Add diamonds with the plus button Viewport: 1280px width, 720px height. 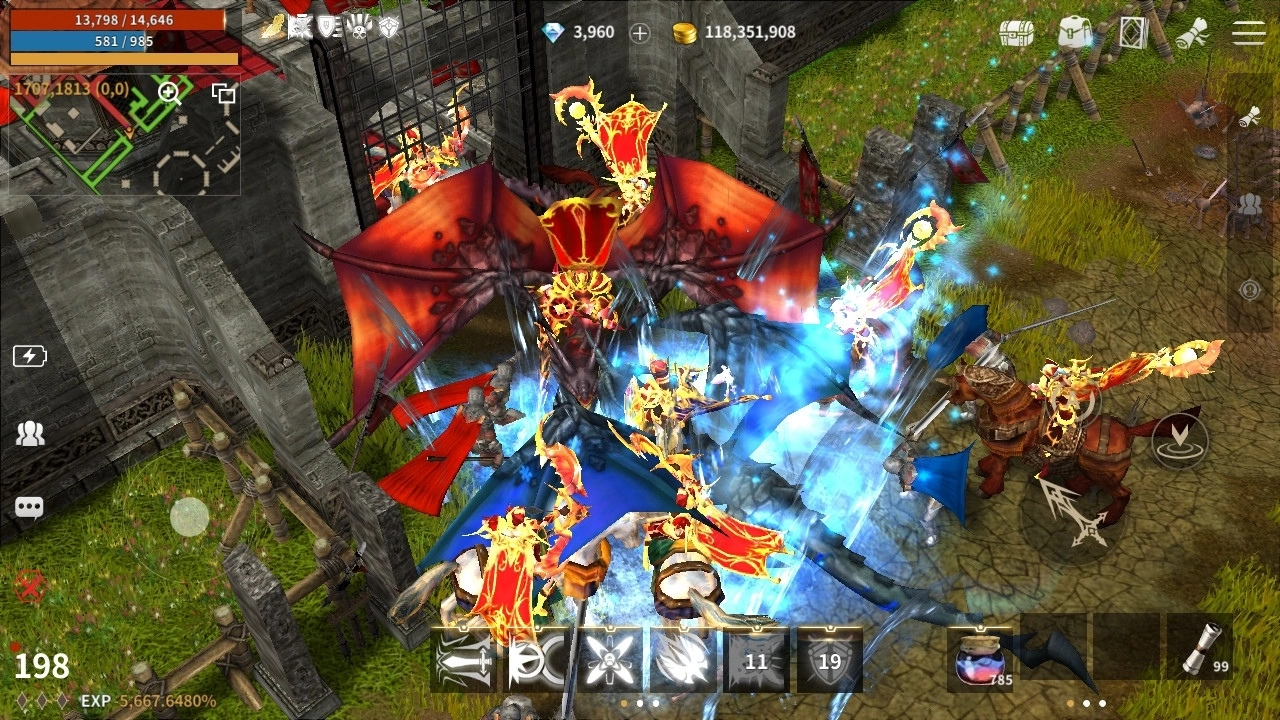(x=640, y=33)
